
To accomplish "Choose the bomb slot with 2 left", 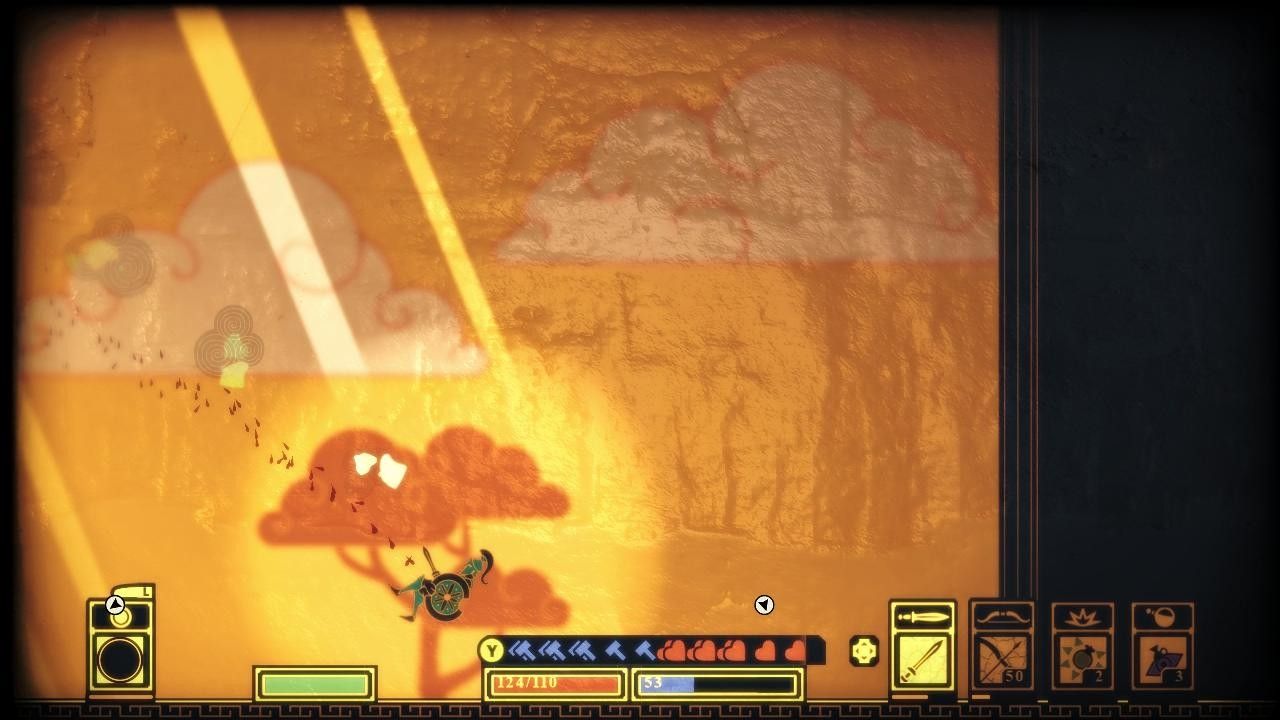I will tap(1083, 660).
